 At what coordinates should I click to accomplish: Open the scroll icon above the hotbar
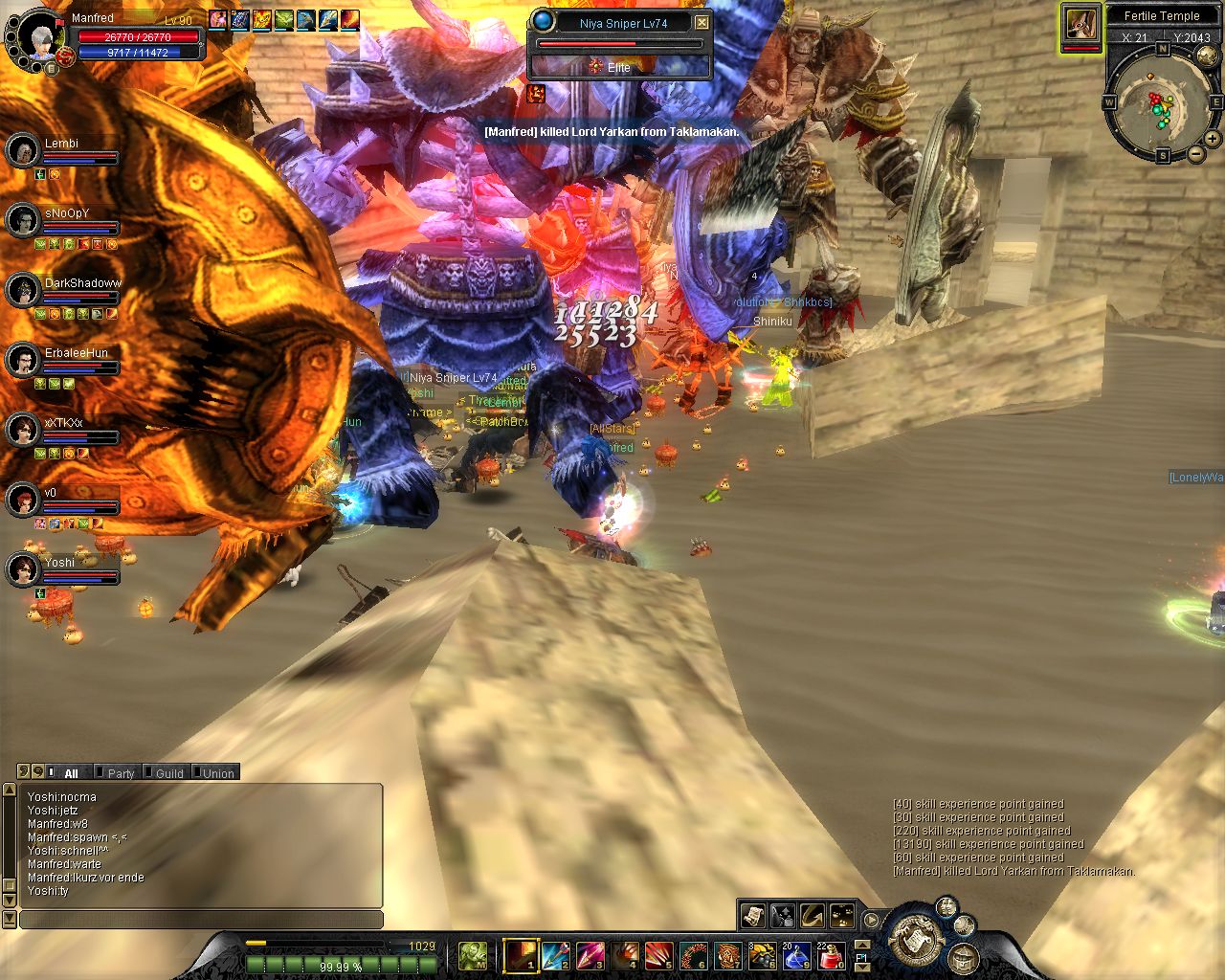[752, 916]
